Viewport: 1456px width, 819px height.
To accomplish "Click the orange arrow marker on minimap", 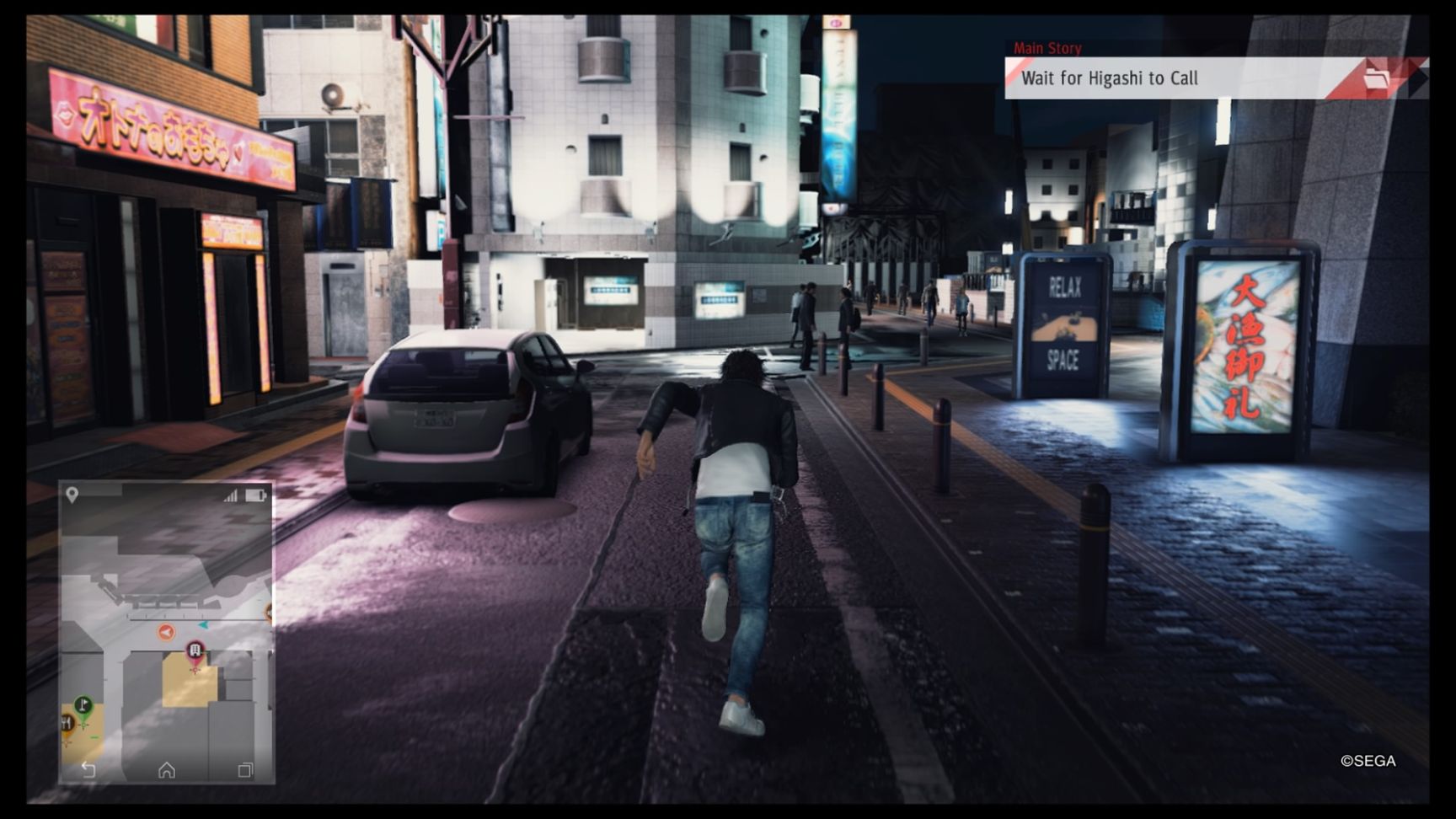I will point(166,632).
